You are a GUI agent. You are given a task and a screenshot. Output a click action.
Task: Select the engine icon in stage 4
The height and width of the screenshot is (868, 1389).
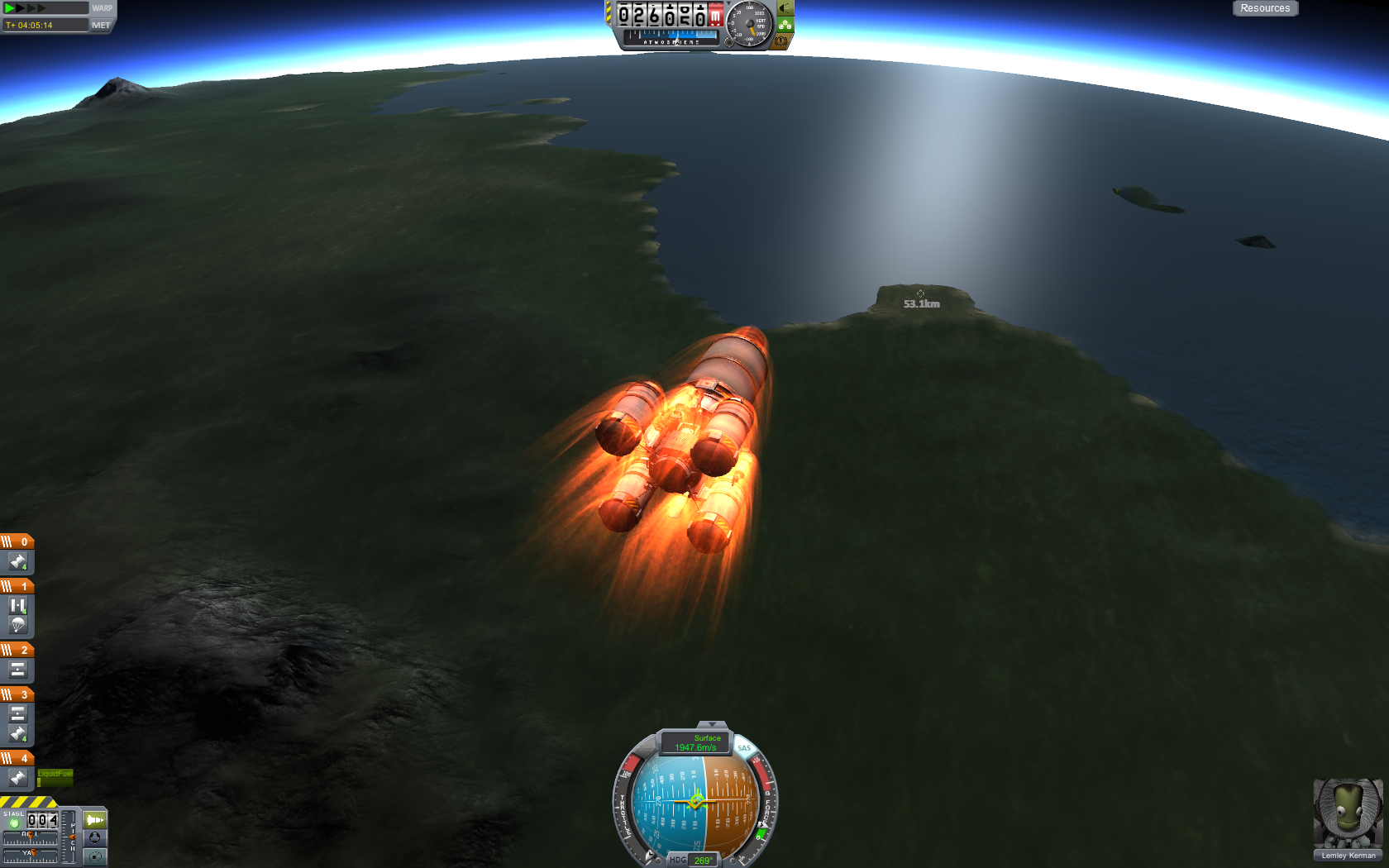click(x=17, y=778)
